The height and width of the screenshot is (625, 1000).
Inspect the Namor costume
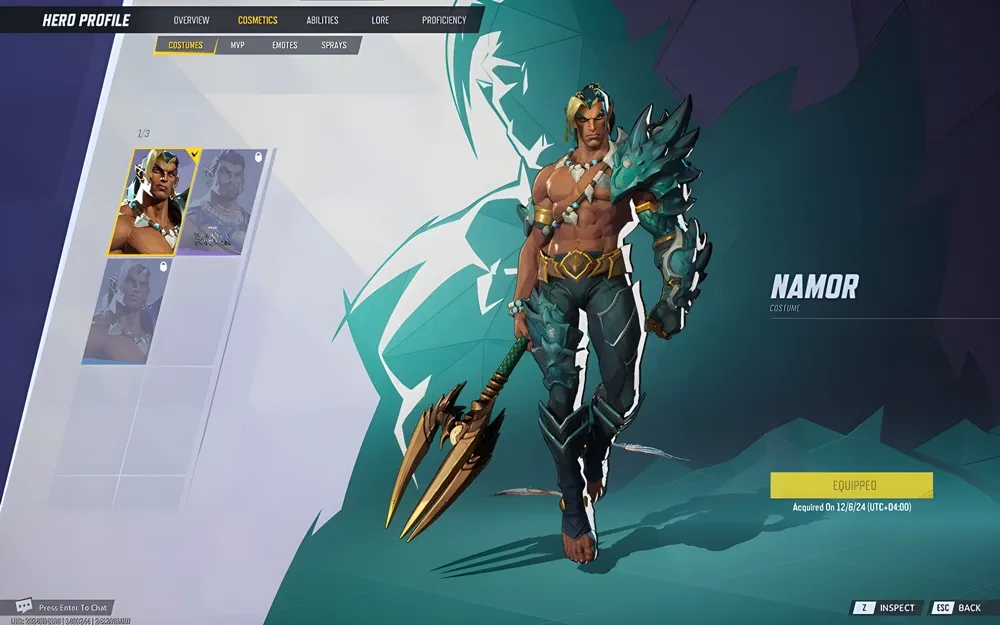point(886,608)
